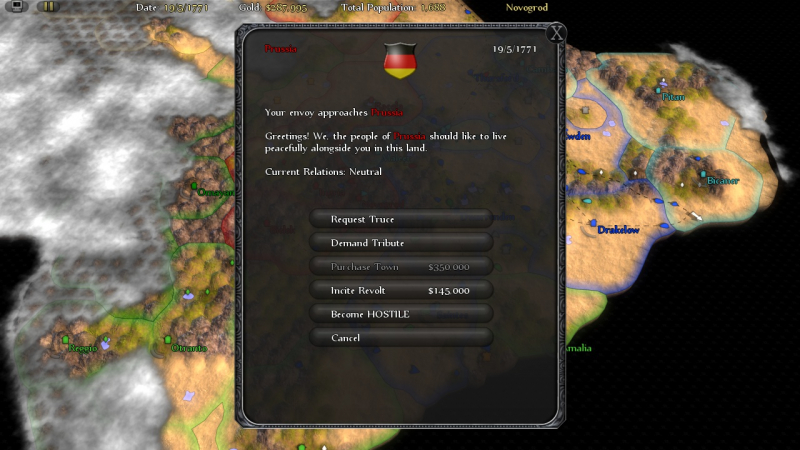Select Demand Tribute from Prussia
Image resolution: width=800 pixels, height=450 pixels.
coord(401,243)
